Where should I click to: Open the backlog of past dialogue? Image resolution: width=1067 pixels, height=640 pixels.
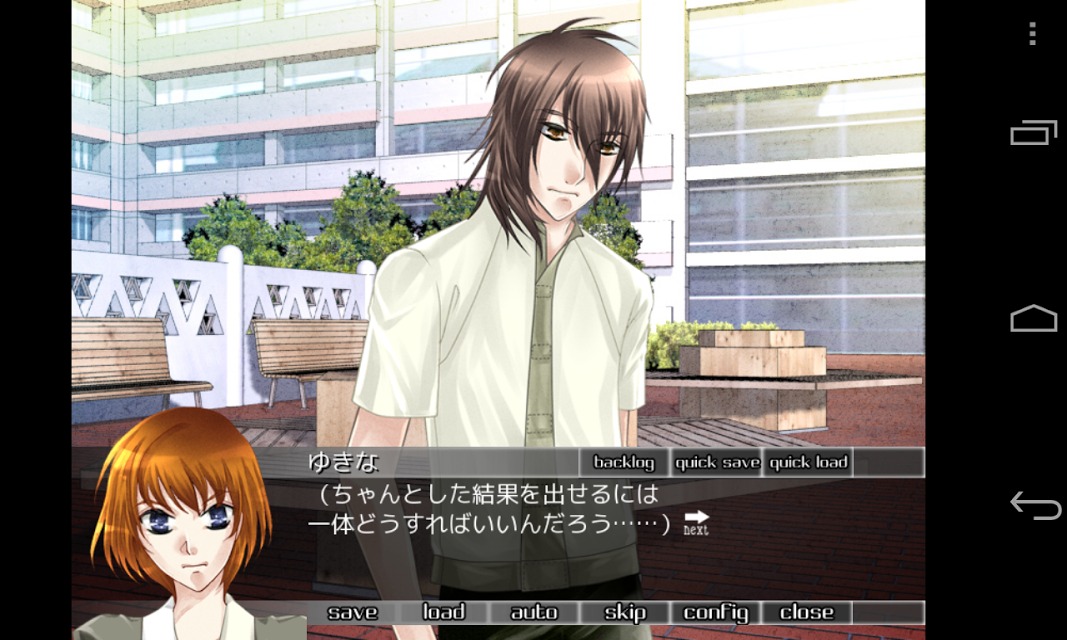tap(624, 462)
